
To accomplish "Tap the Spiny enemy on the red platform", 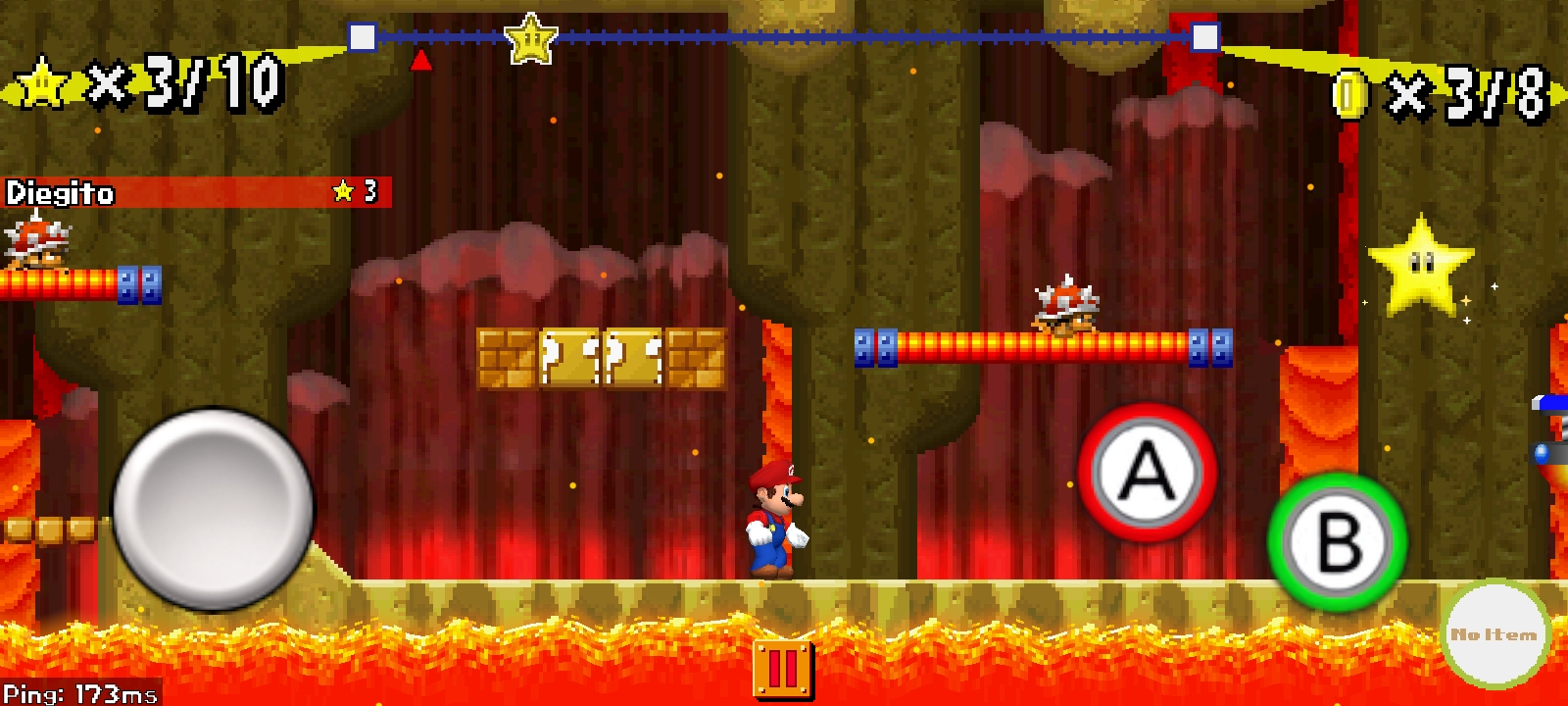I will coord(1068,304).
